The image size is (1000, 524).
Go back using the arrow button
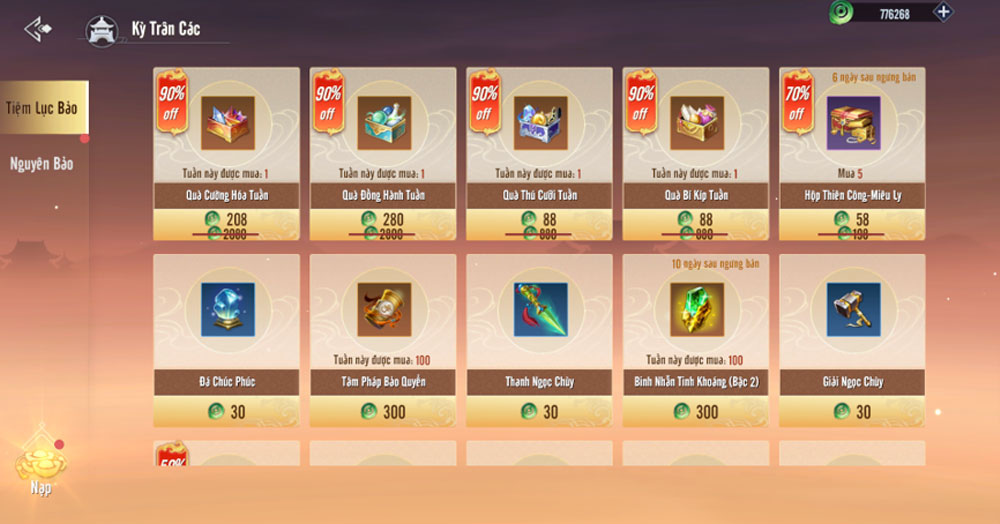(x=38, y=29)
